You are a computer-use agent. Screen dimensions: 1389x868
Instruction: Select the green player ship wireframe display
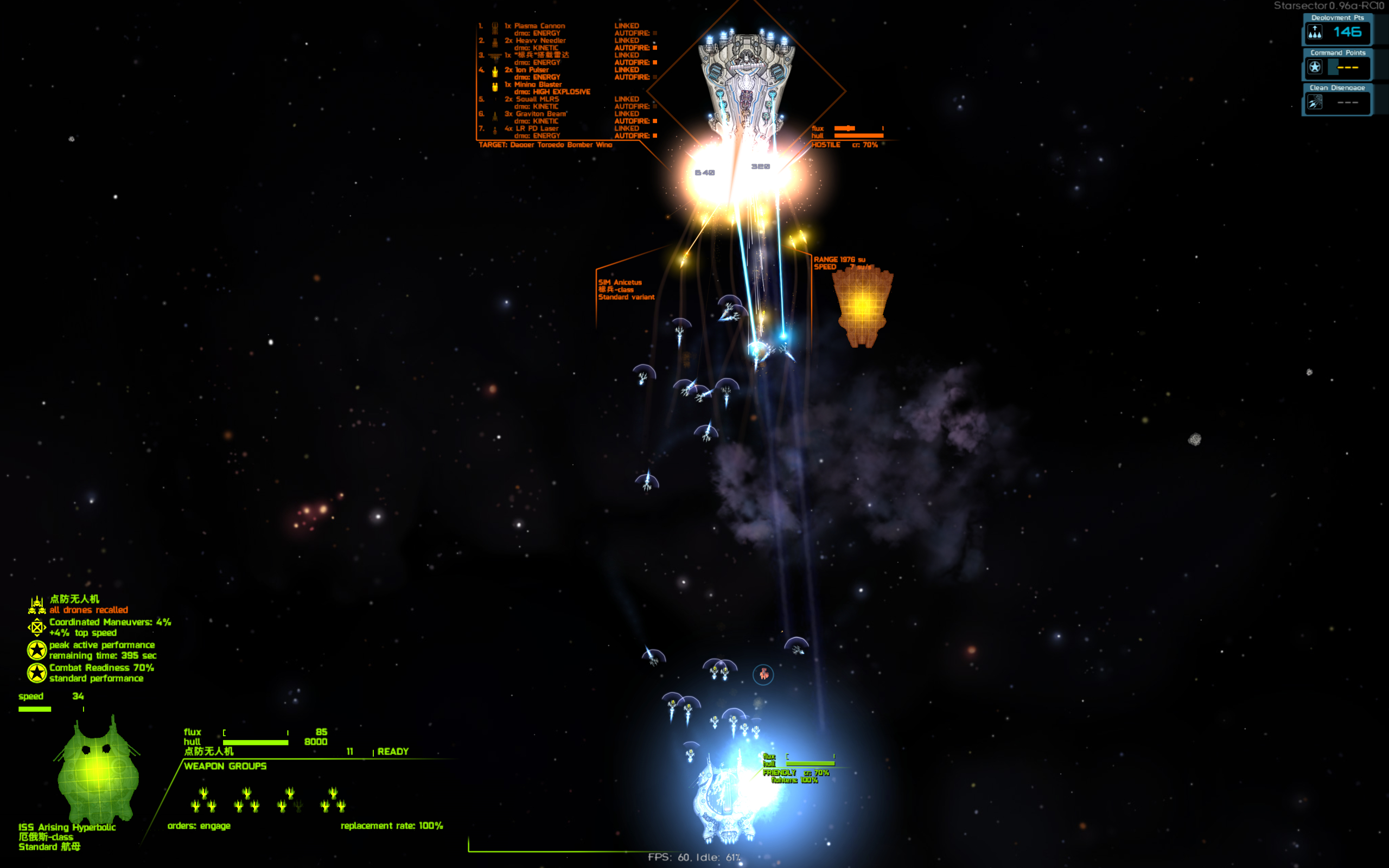tap(98, 769)
